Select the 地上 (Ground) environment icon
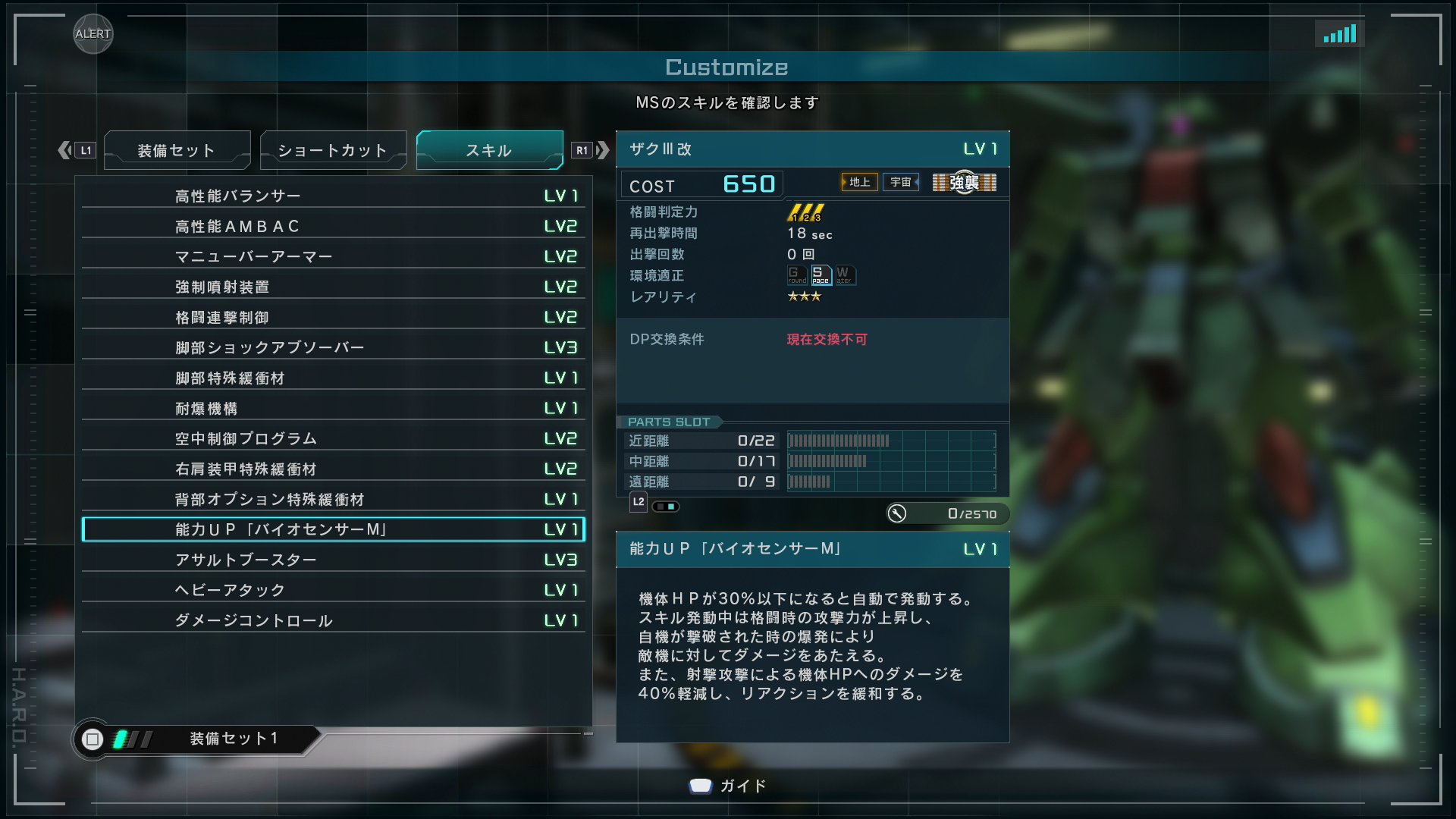 pyautogui.click(x=858, y=182)
